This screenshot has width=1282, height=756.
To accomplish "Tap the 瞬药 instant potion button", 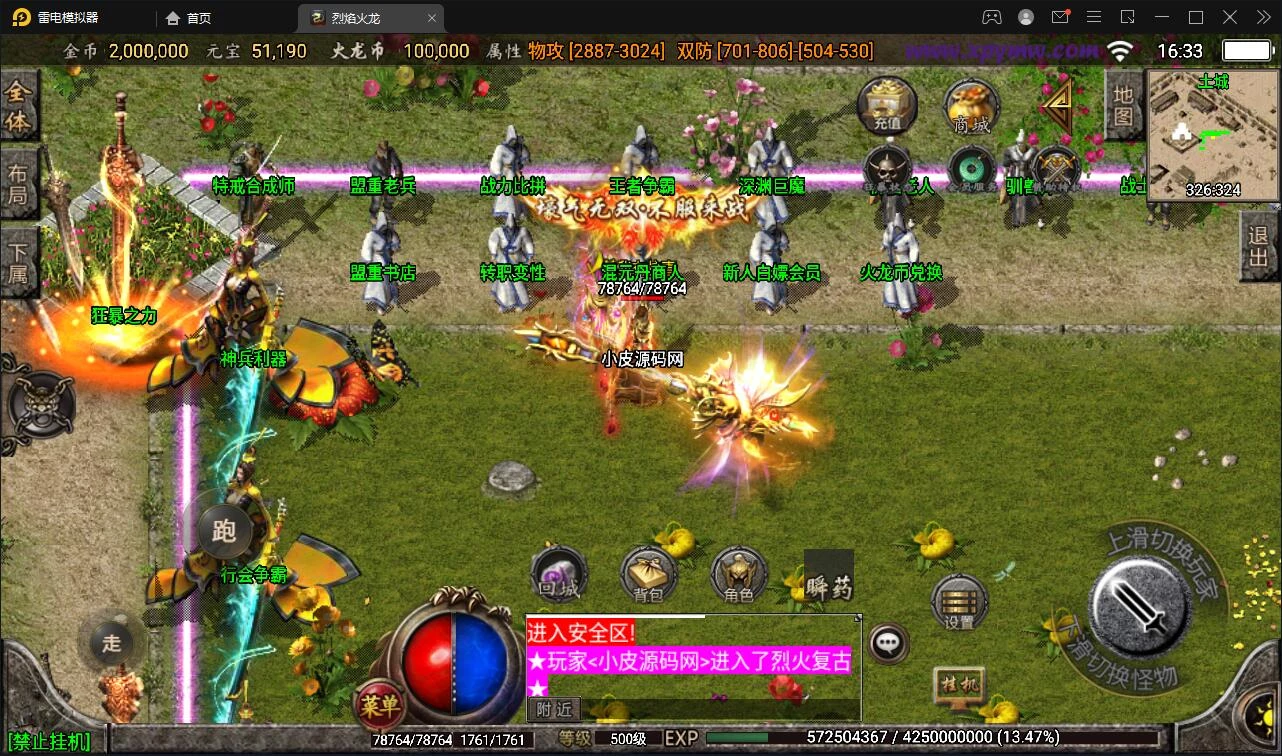I will [x=829, y=577].
